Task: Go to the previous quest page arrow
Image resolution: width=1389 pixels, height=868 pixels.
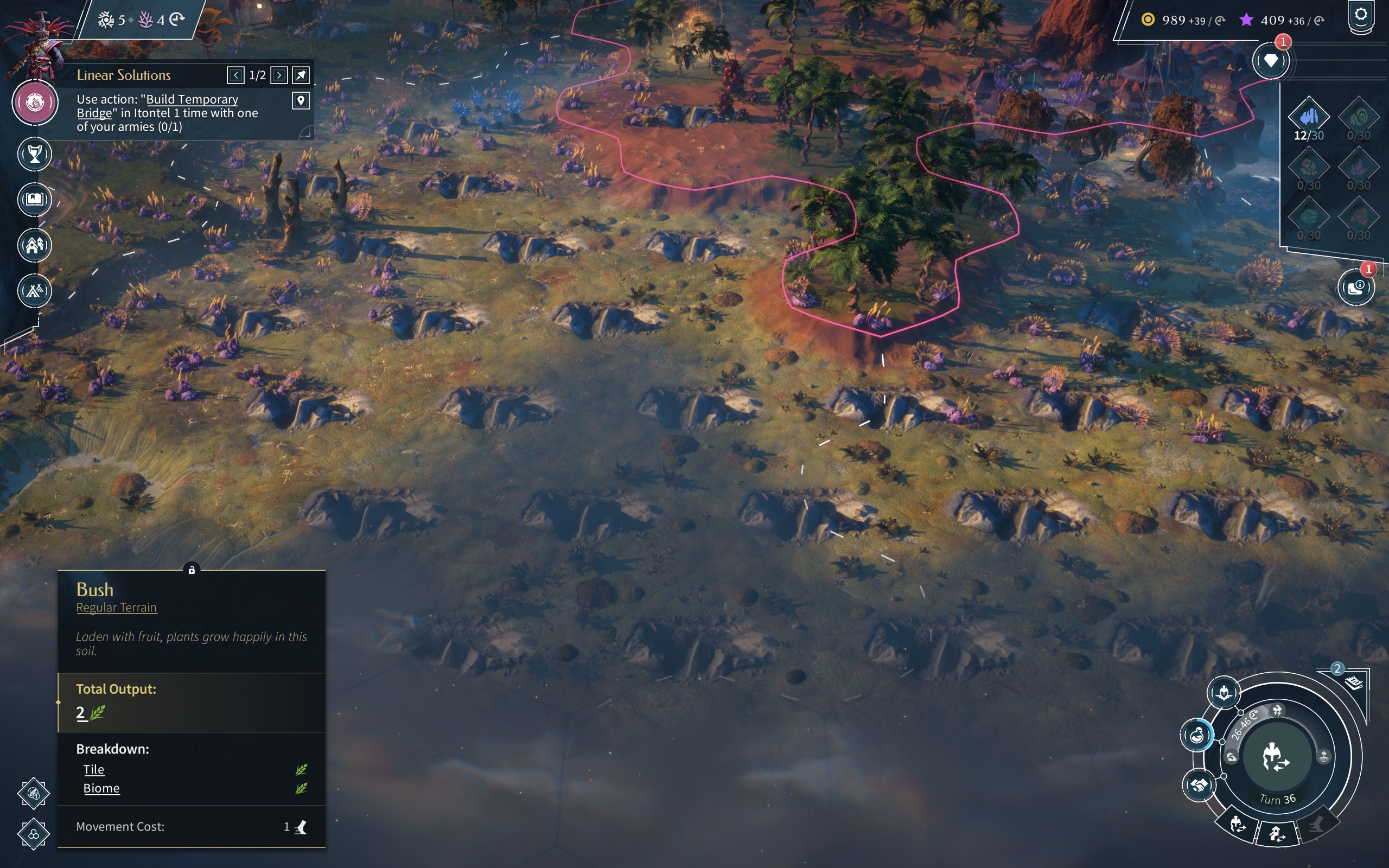Action: (x=235, y=75)
